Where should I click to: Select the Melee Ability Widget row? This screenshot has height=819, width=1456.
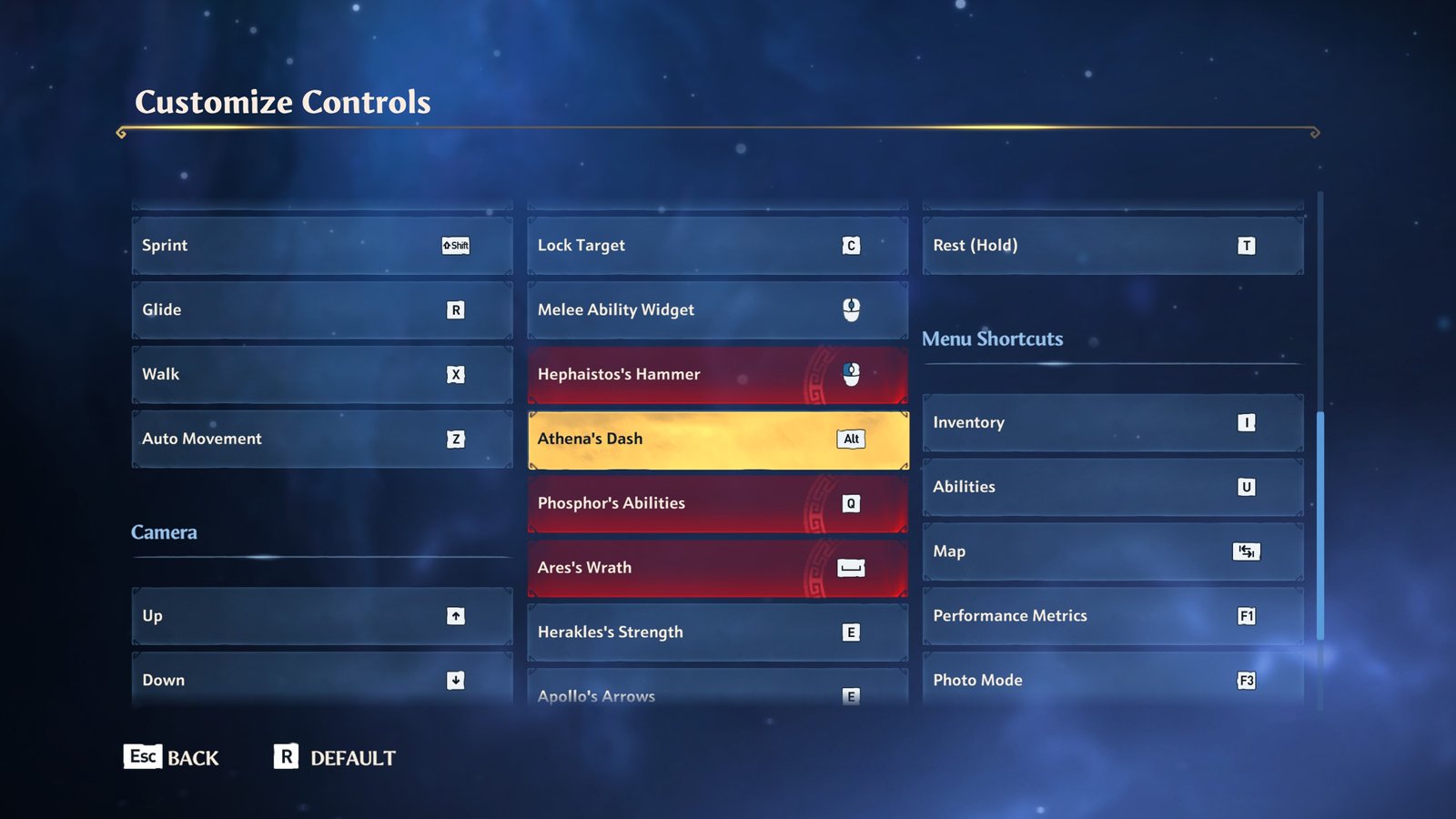717,310
